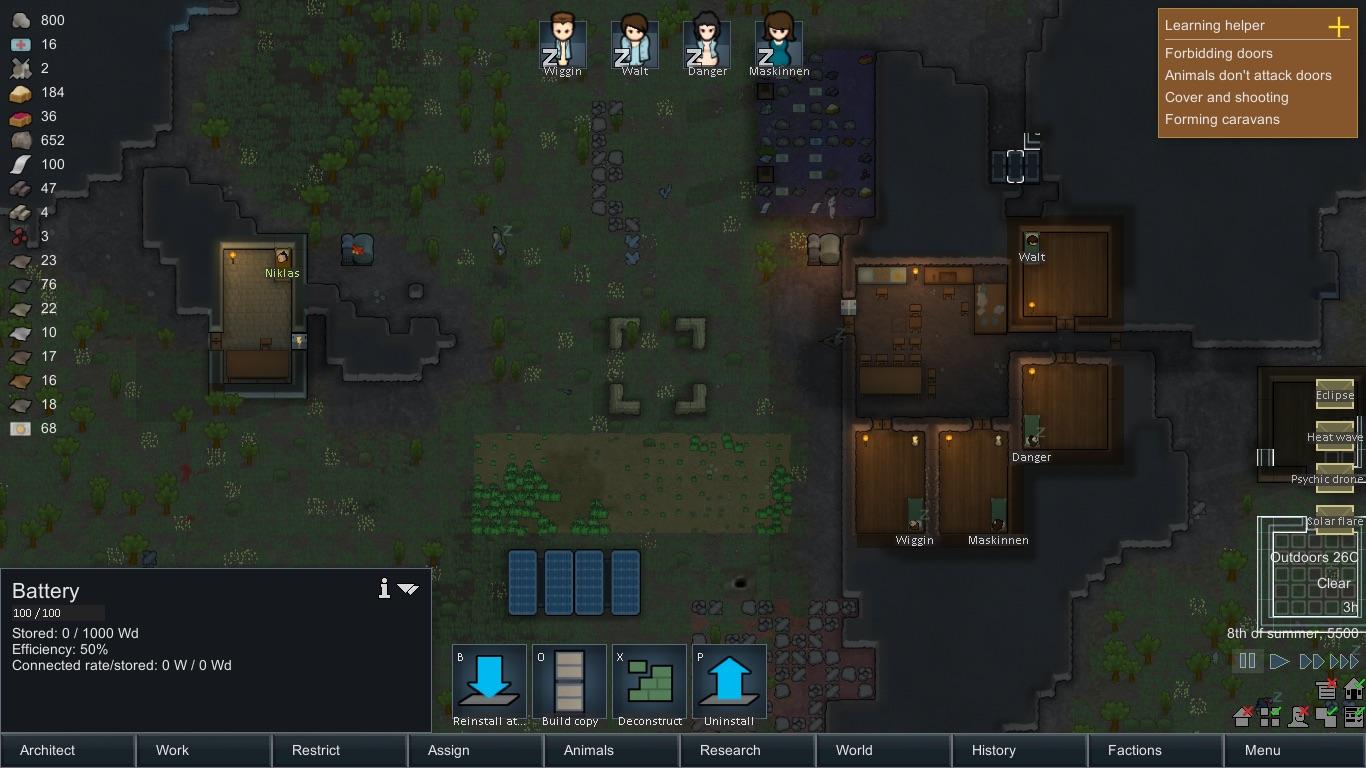The width and height of the screenshot is (1366, 768).
Task: Collapse the Battery inspect pane
Action: [408, 590]
